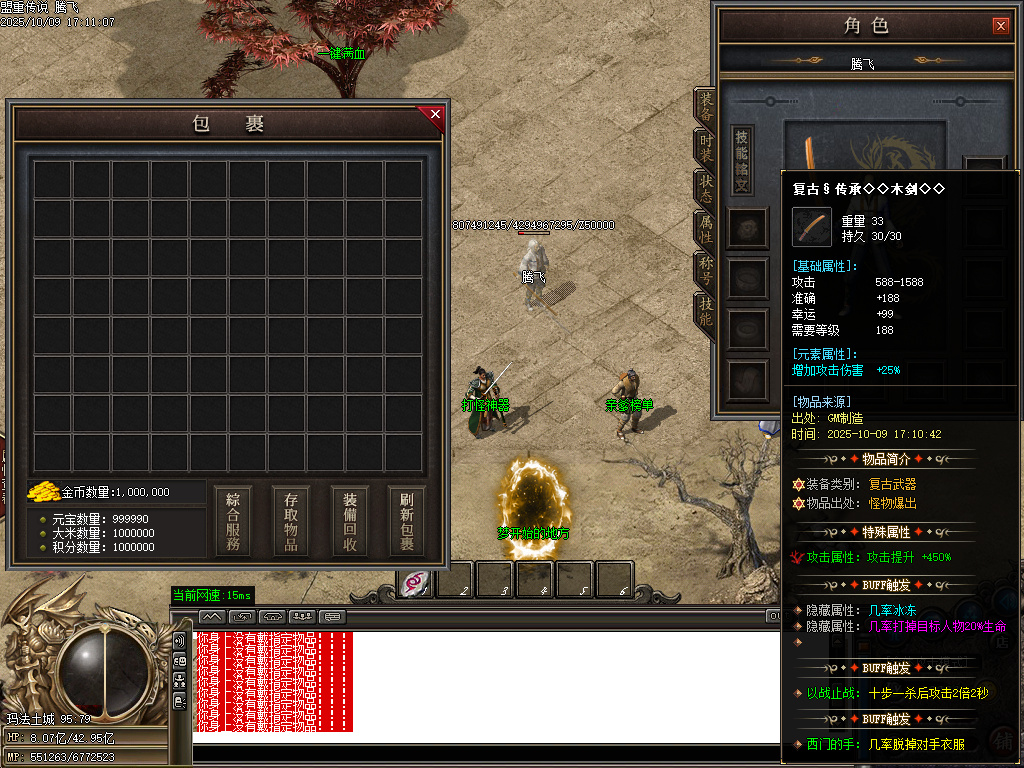Switch to the 称号 title tab
Image resolution: width=1024 pixels, height=768 pixels.
pyautogui.click(x=705, y=270)
